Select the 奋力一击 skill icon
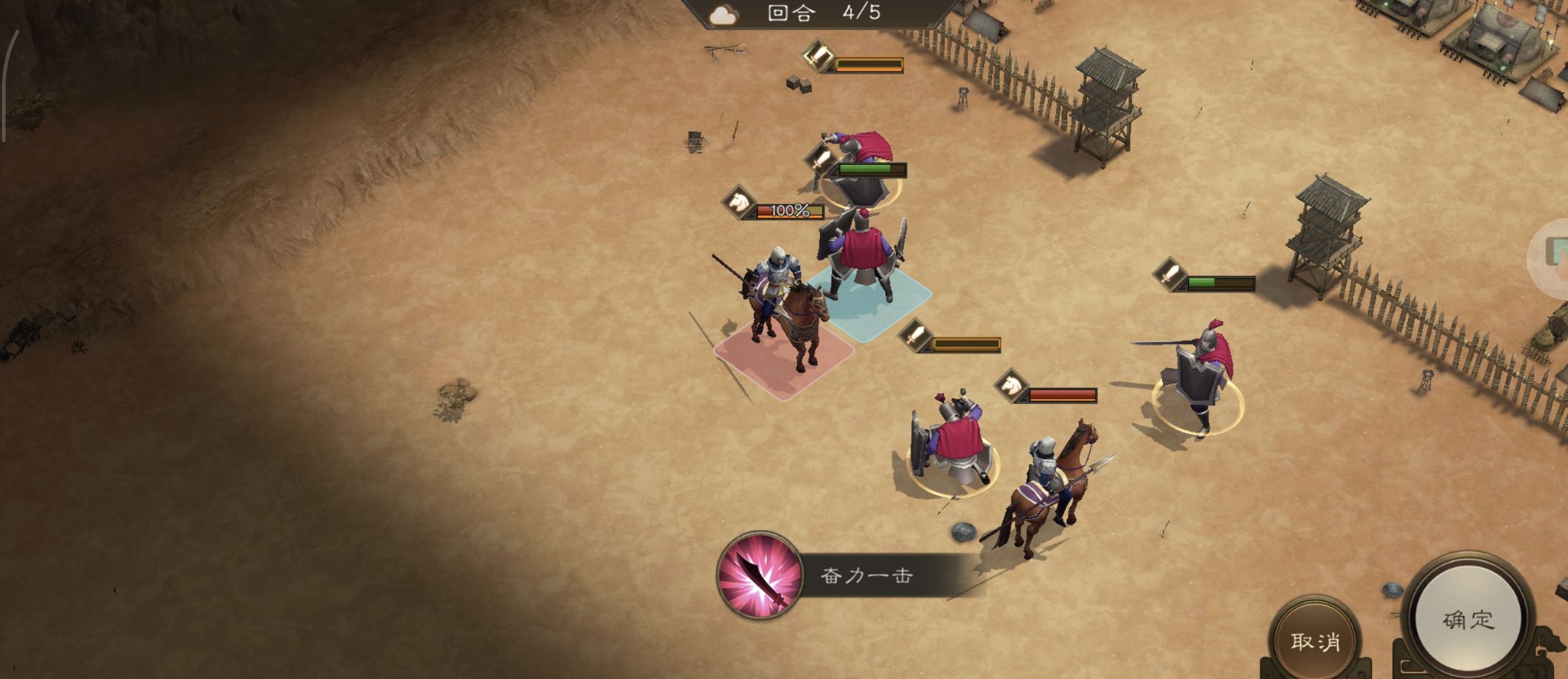Viewport: 1568px width, 679px height. pyautogui.click(x=759, y=575)
